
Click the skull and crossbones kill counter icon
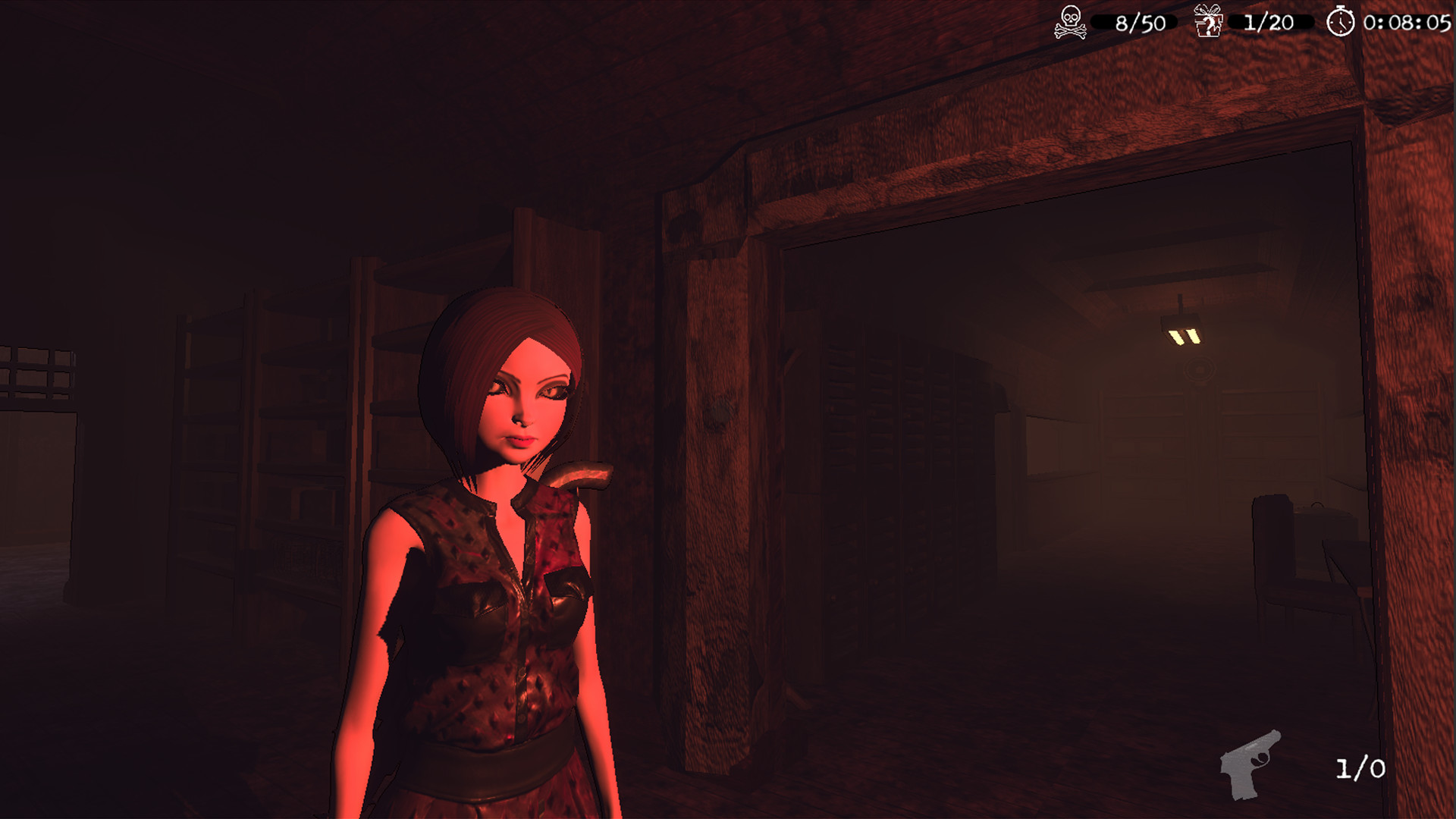pos(1071,21)
